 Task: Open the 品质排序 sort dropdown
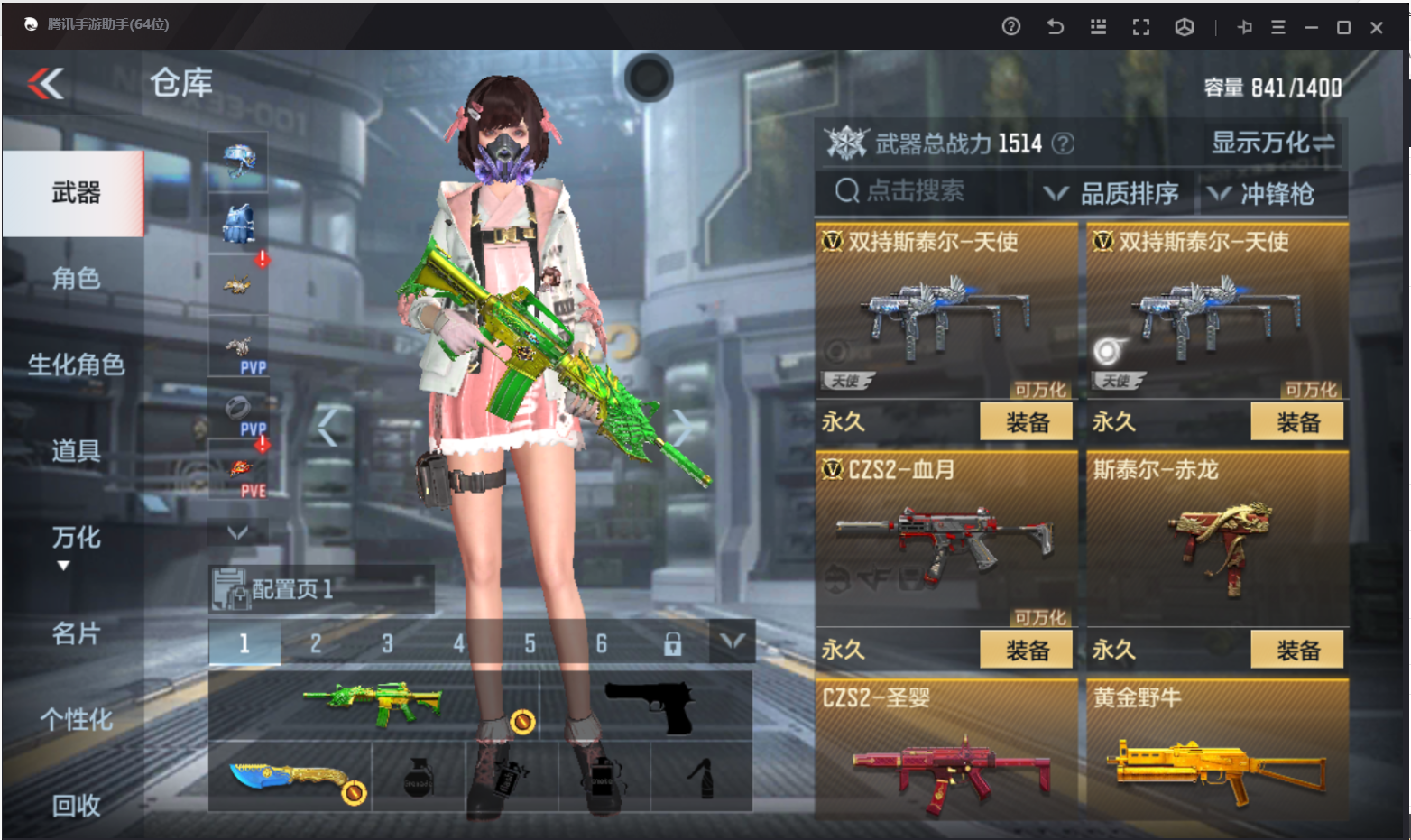point(1112,193)
